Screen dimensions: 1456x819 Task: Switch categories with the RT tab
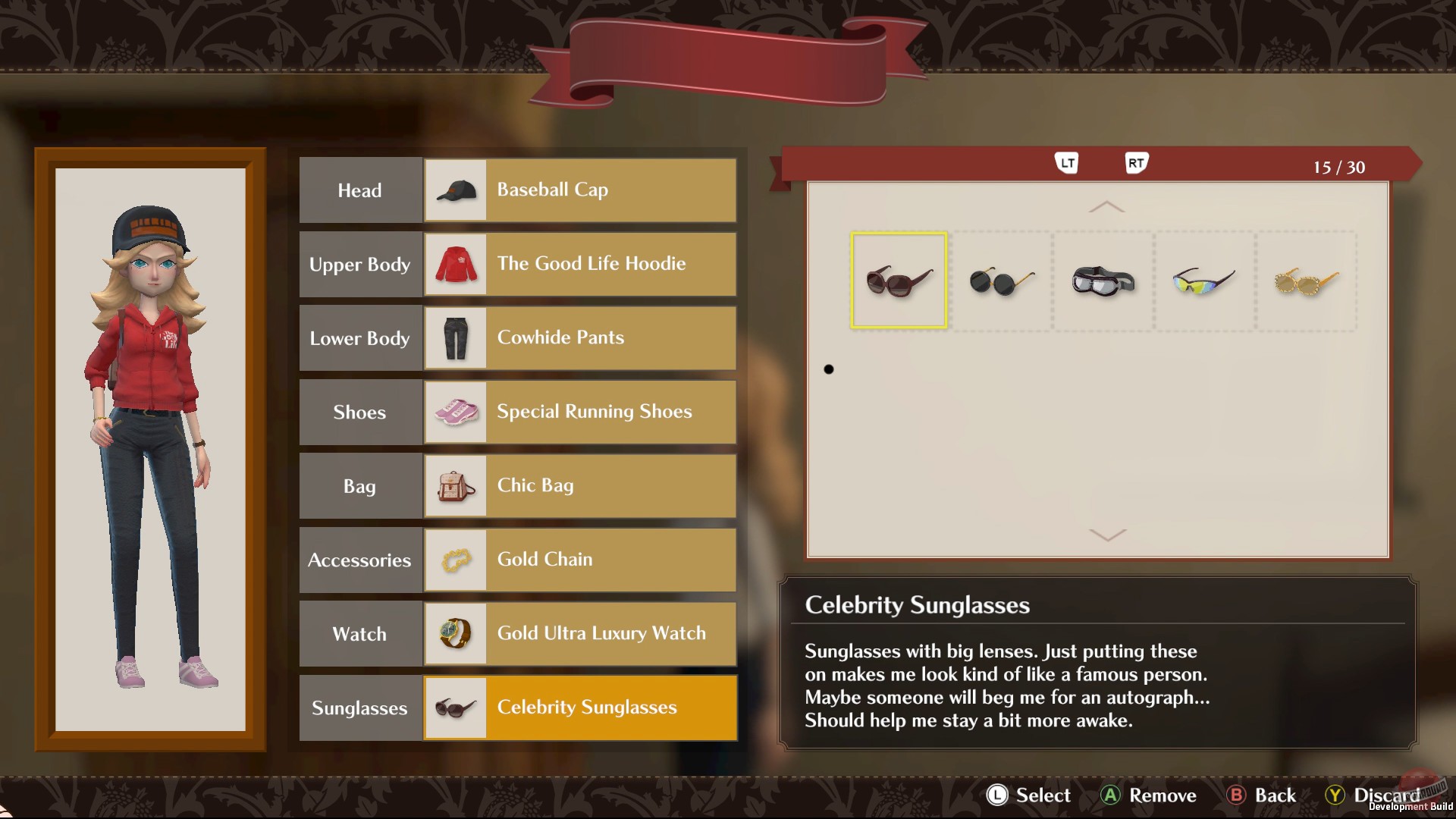[1135, 162]
